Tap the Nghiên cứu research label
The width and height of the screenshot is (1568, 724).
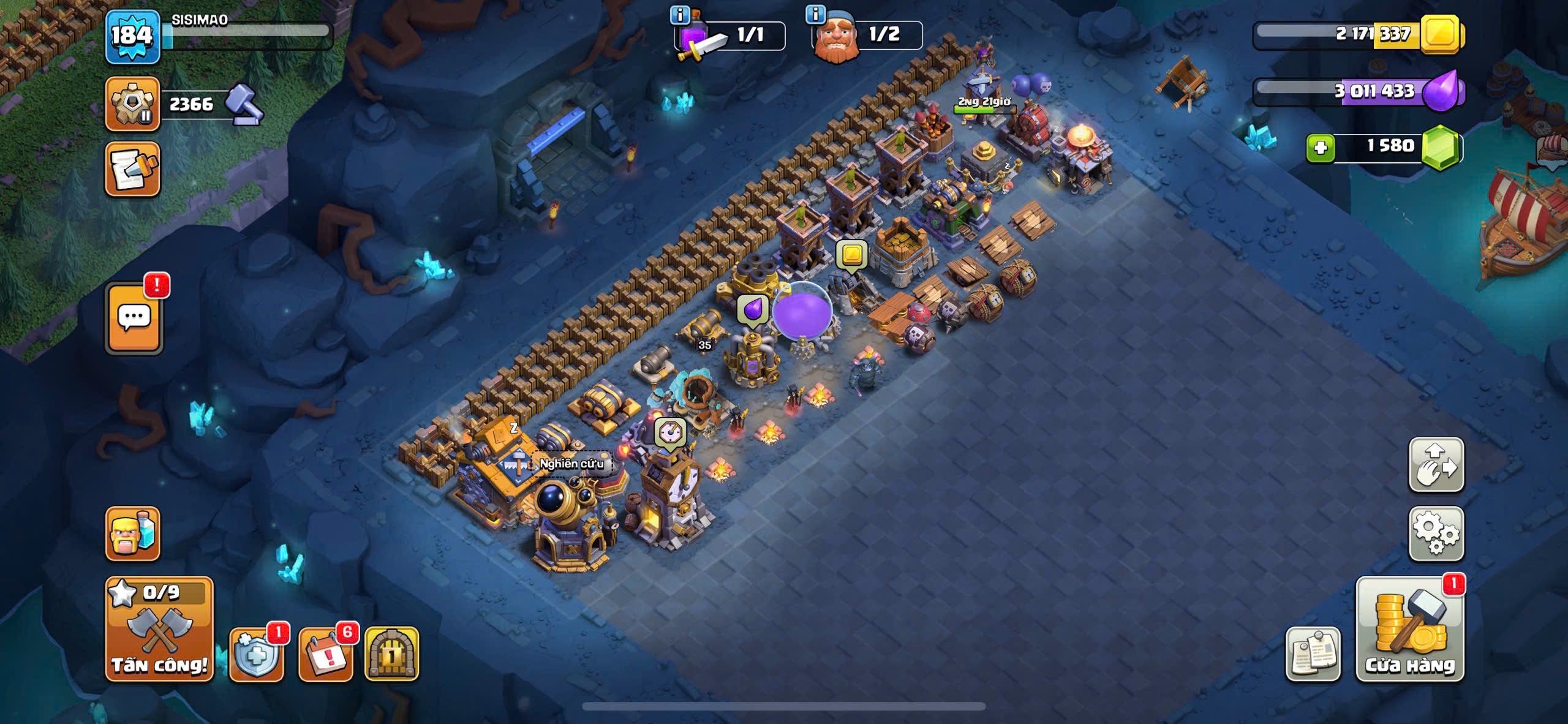(571, 464)
